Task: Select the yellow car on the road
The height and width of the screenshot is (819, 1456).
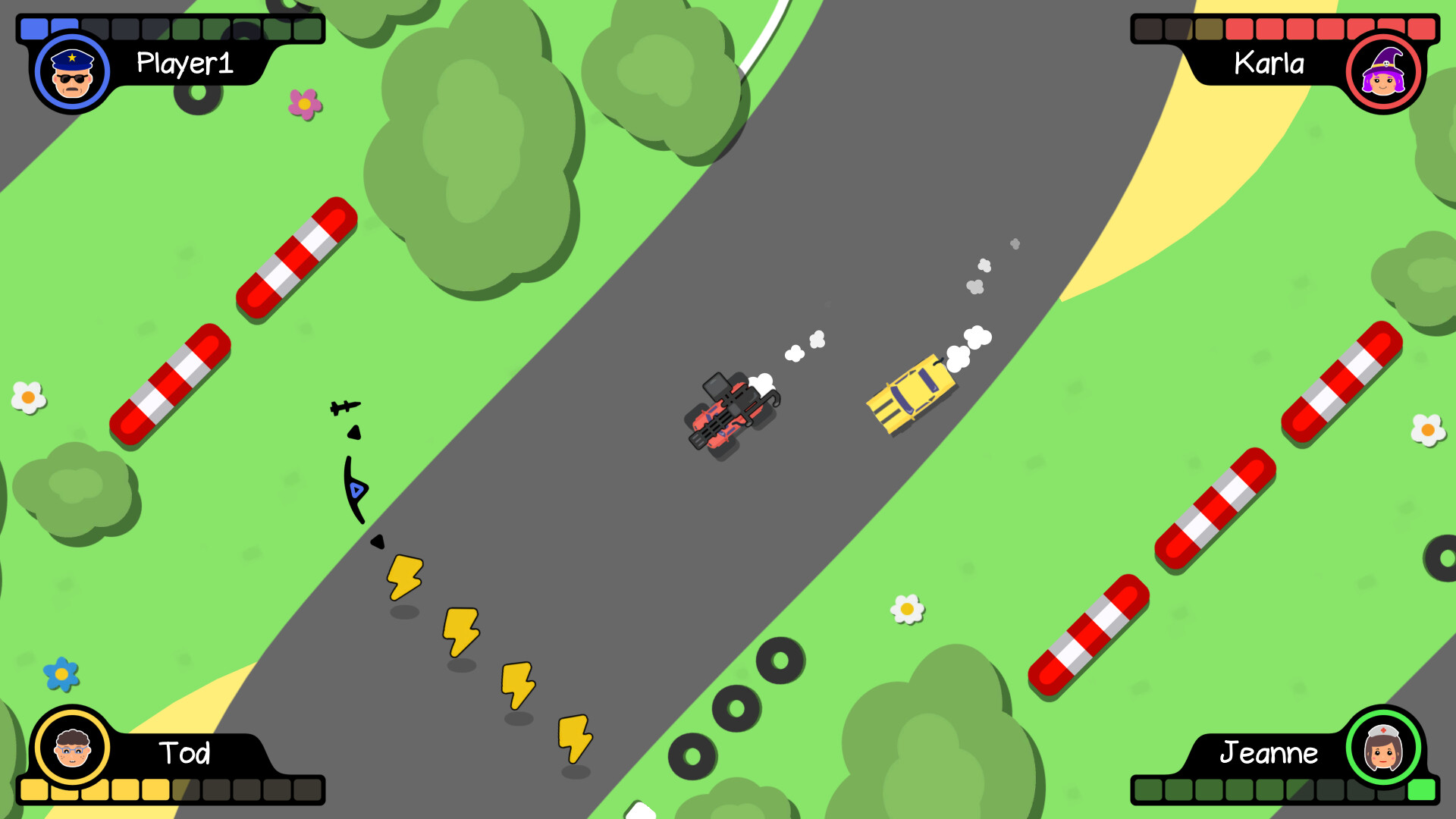Action: tap(910, 394)
